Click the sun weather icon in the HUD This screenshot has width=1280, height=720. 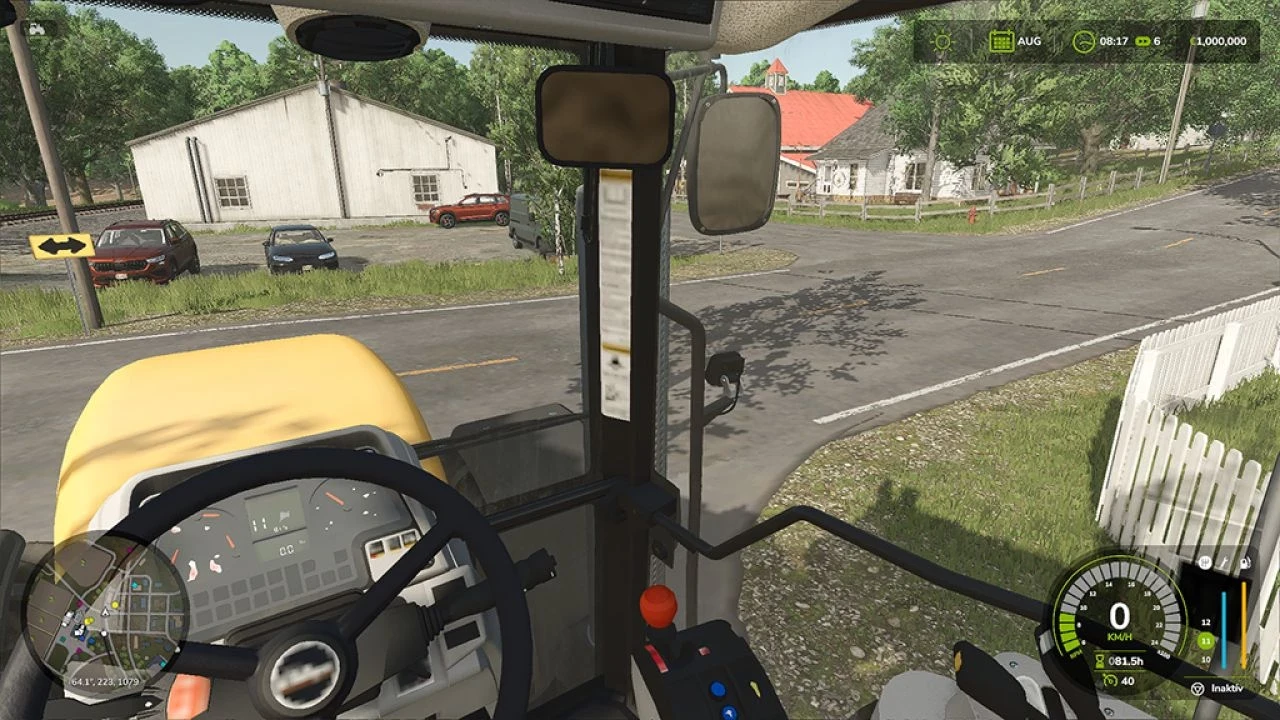pos(942,41)
